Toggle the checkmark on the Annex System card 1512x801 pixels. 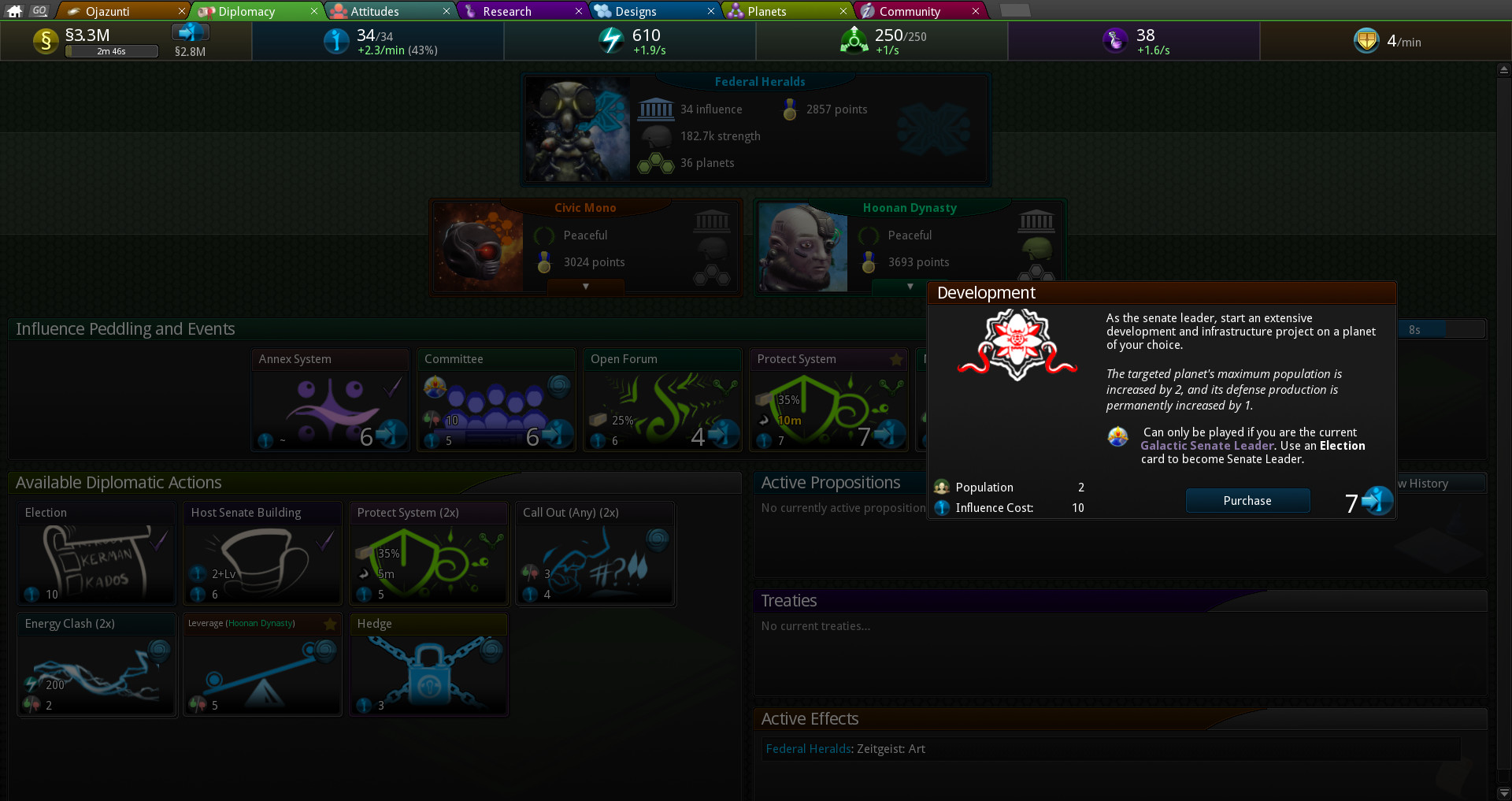391,388
